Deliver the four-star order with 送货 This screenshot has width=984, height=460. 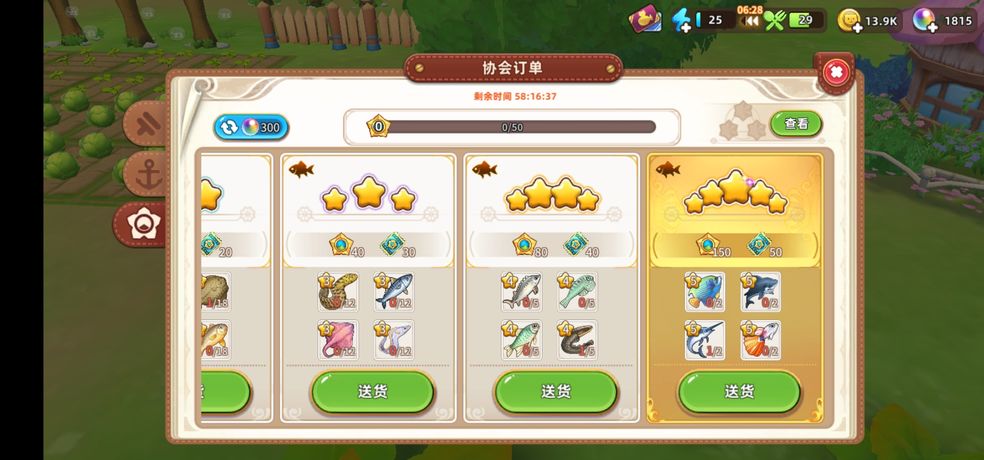click(x=556, y=391)
